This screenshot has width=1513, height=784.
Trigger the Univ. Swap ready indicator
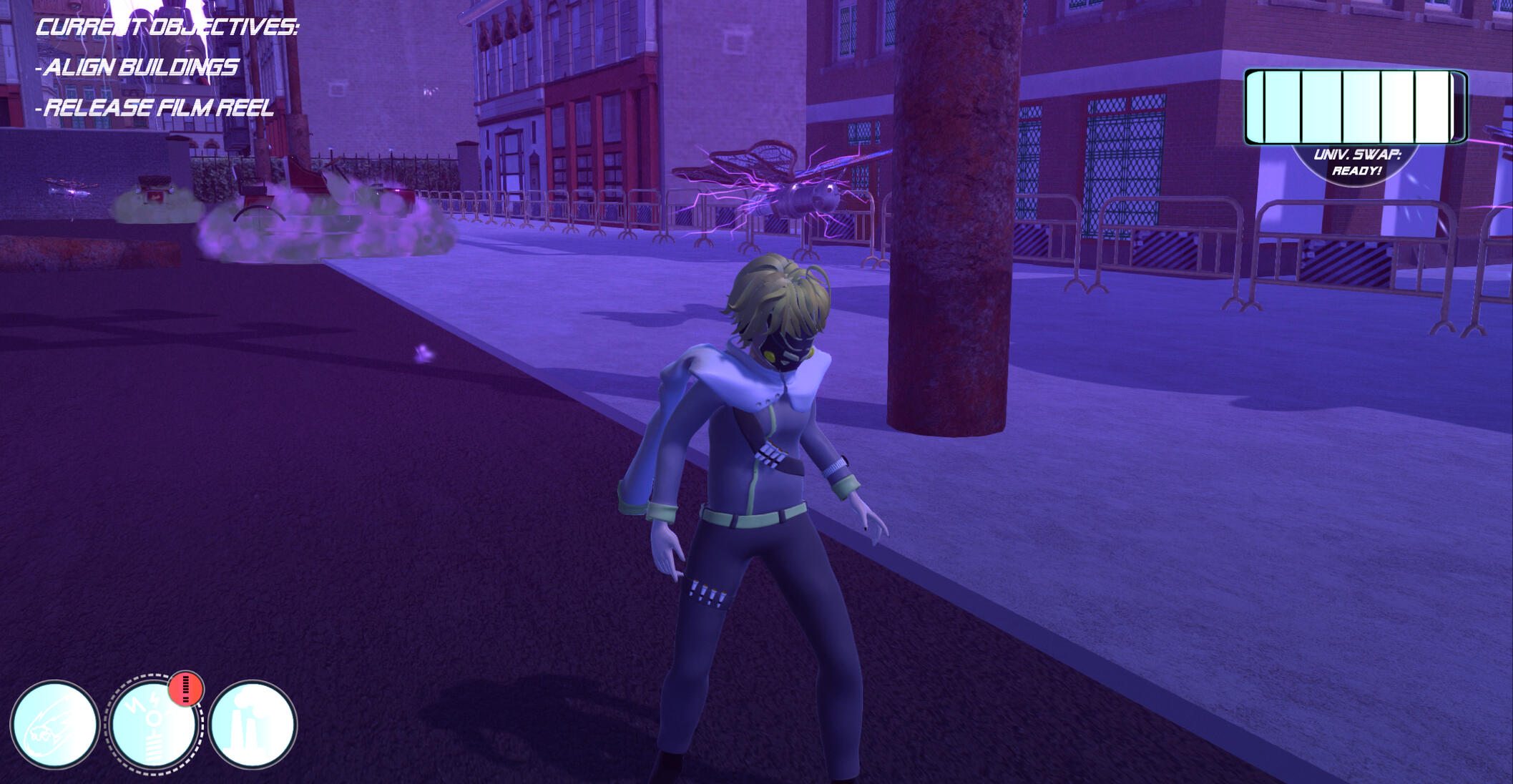(1356, 163)
